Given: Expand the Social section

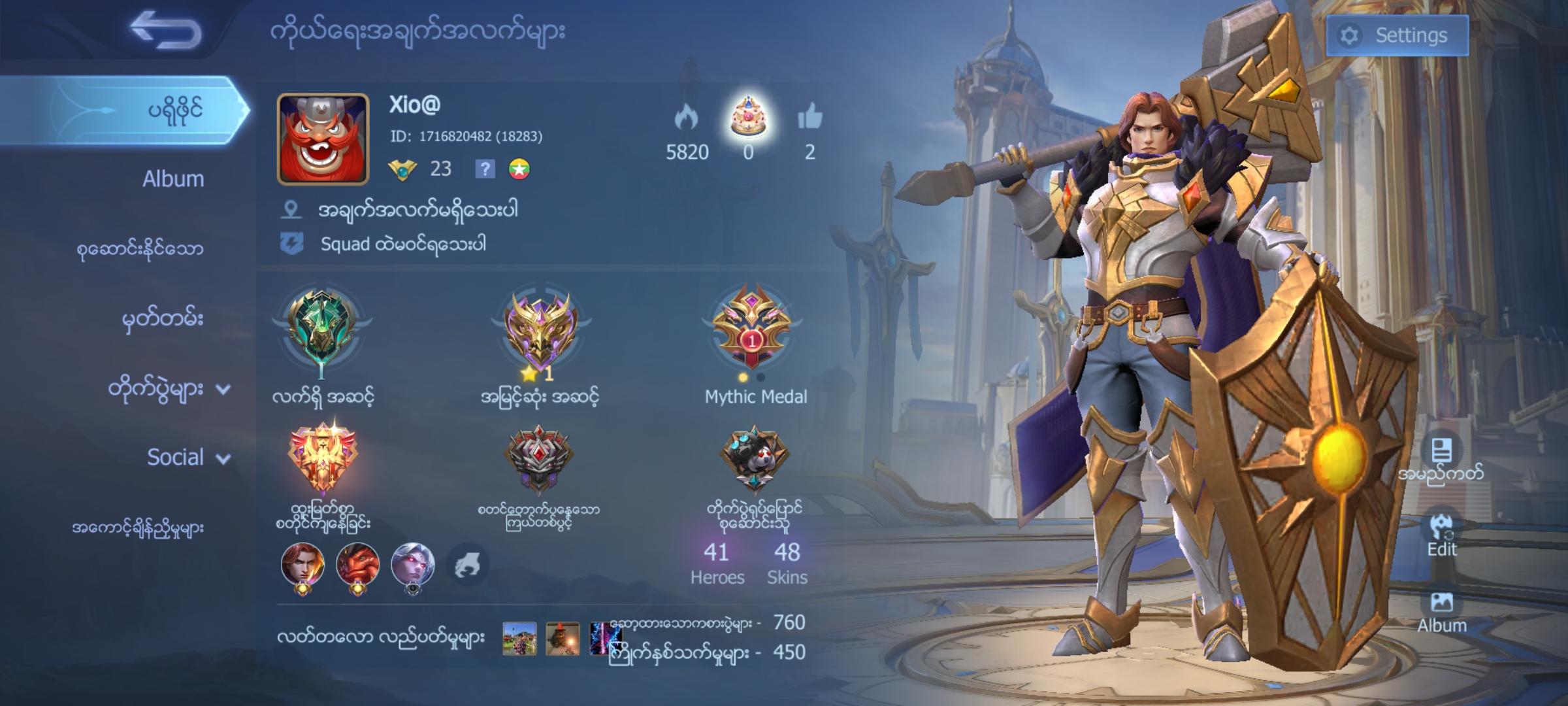Looking at the screenshot, I should click(187, 457).
